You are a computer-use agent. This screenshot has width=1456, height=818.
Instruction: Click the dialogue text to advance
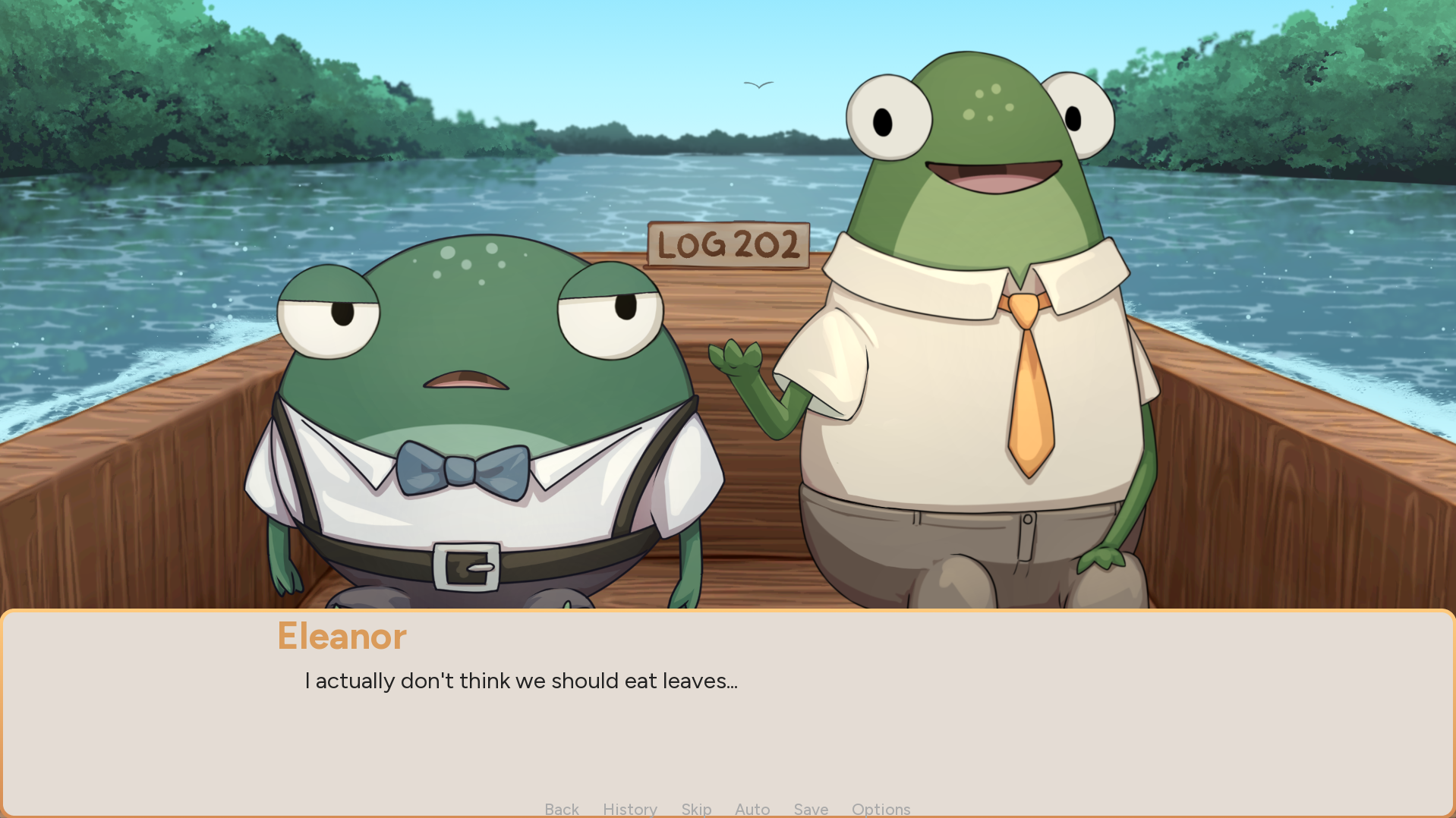tap(522, 681)
